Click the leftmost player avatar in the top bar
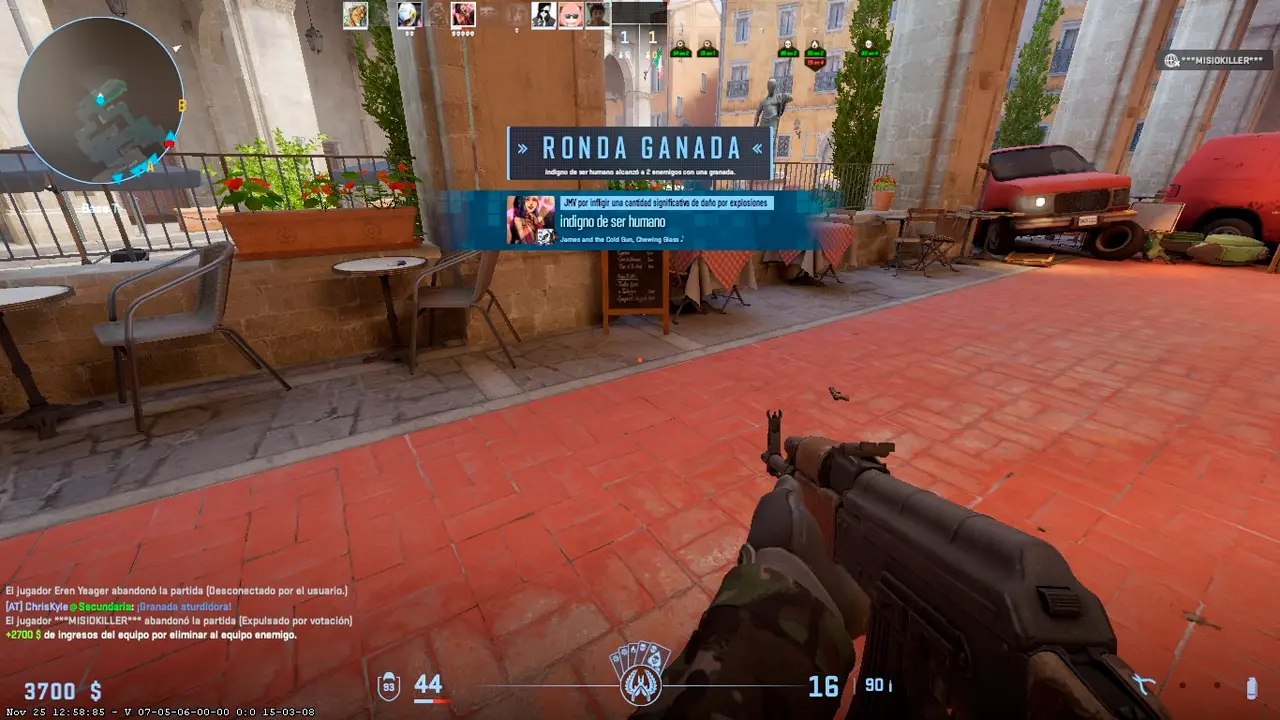Viewport: 1280px width, 720px height. coord(355,14)
